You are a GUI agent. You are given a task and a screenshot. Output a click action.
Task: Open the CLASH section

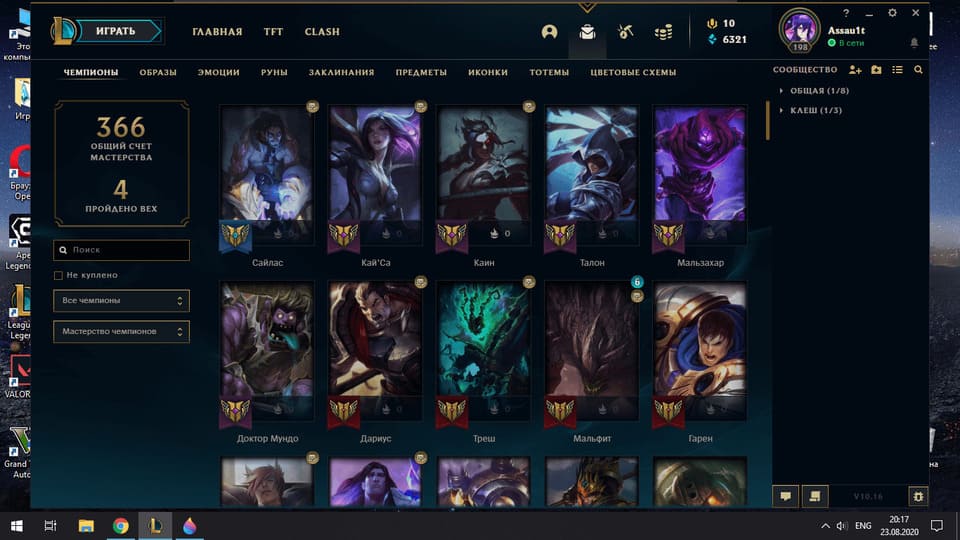point(322,32)
